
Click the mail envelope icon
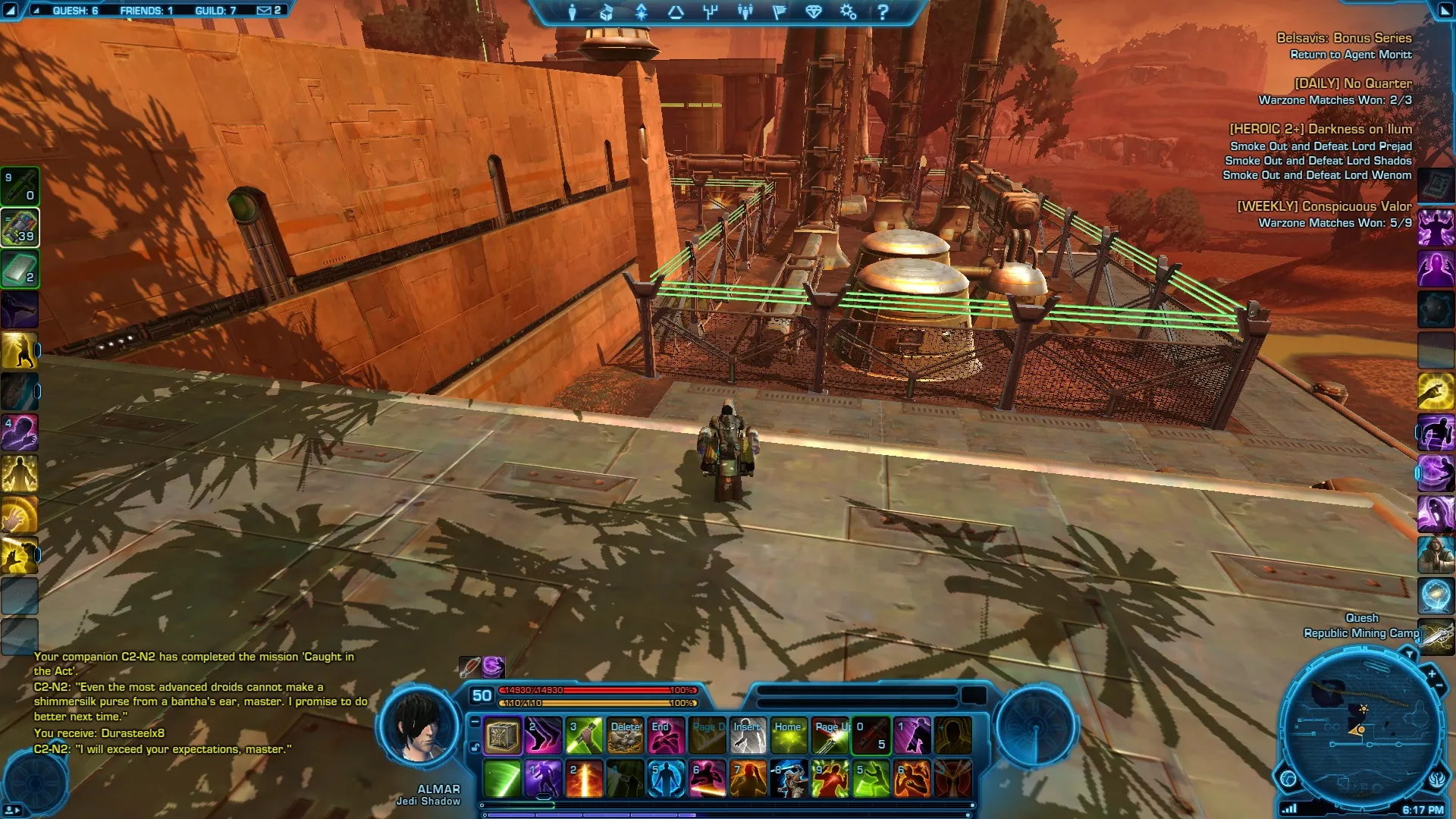[x=264, y=11]
